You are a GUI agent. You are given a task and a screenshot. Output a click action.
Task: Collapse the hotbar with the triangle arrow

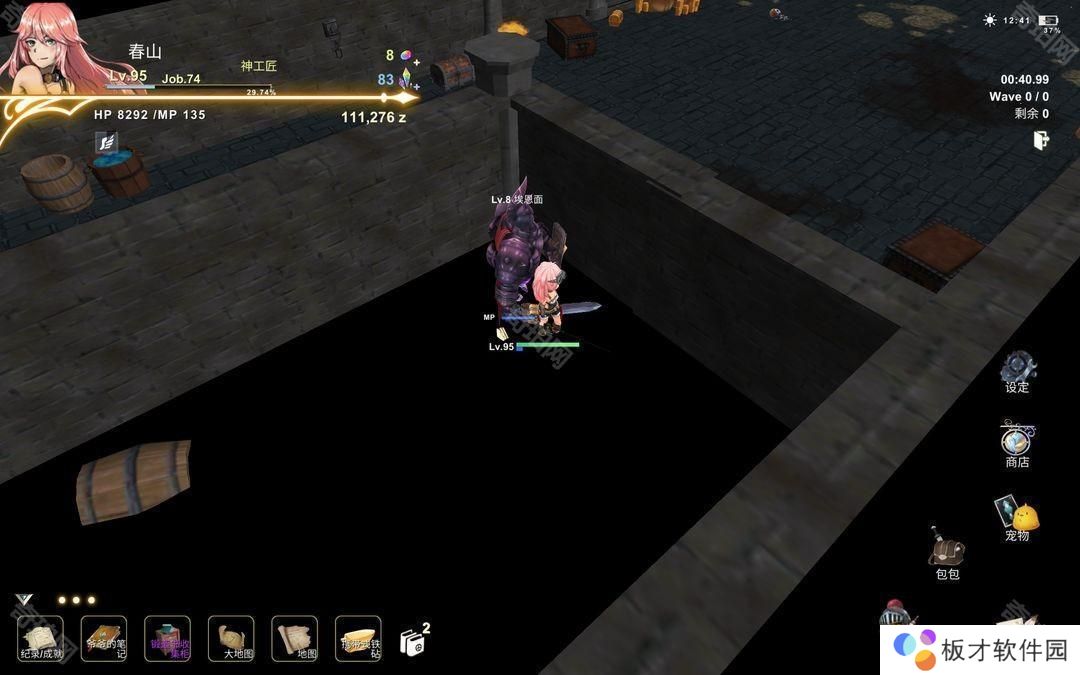[x=24, y=600]
